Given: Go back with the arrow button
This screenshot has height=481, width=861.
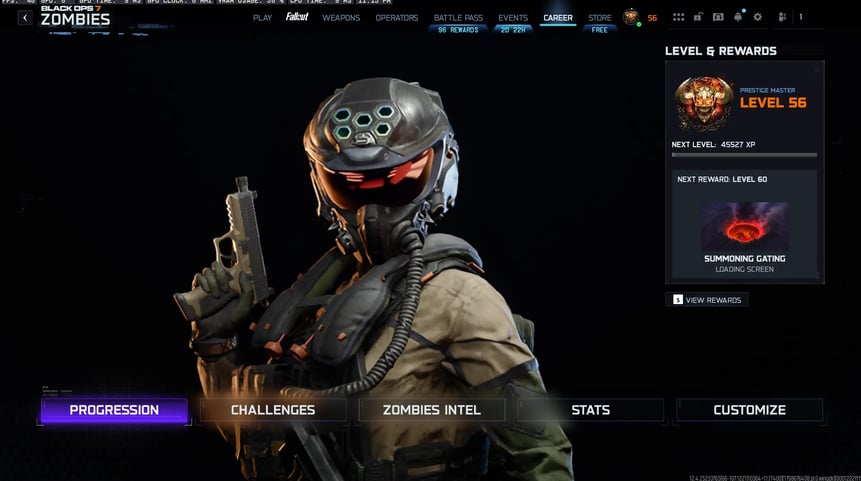Looking at the screenshot, I should click(x=25, y=18).
